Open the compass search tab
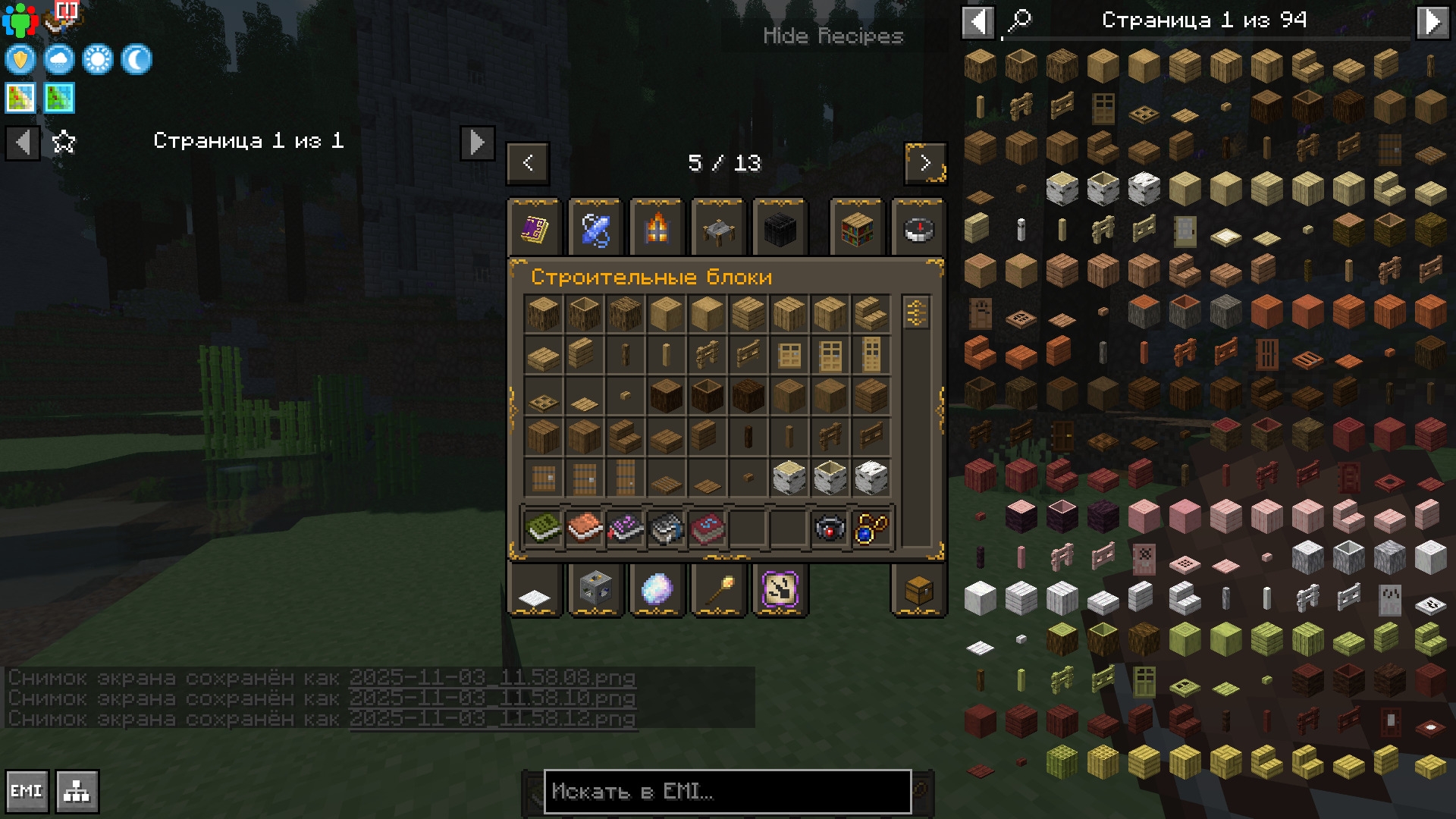Image resolution: width=1456 pixels, height=819 pixels. (918, 228)
